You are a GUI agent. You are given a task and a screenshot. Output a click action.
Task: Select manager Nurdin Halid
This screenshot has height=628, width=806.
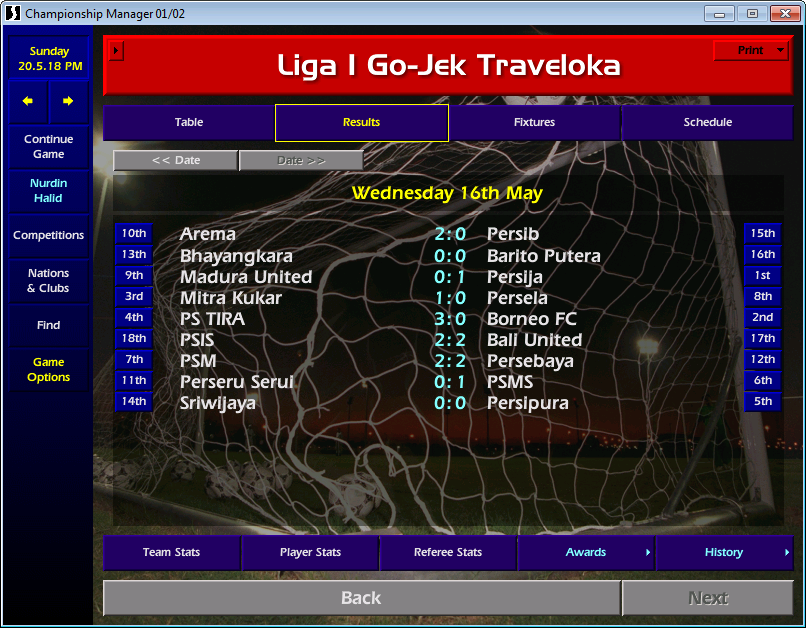(48, 191)
